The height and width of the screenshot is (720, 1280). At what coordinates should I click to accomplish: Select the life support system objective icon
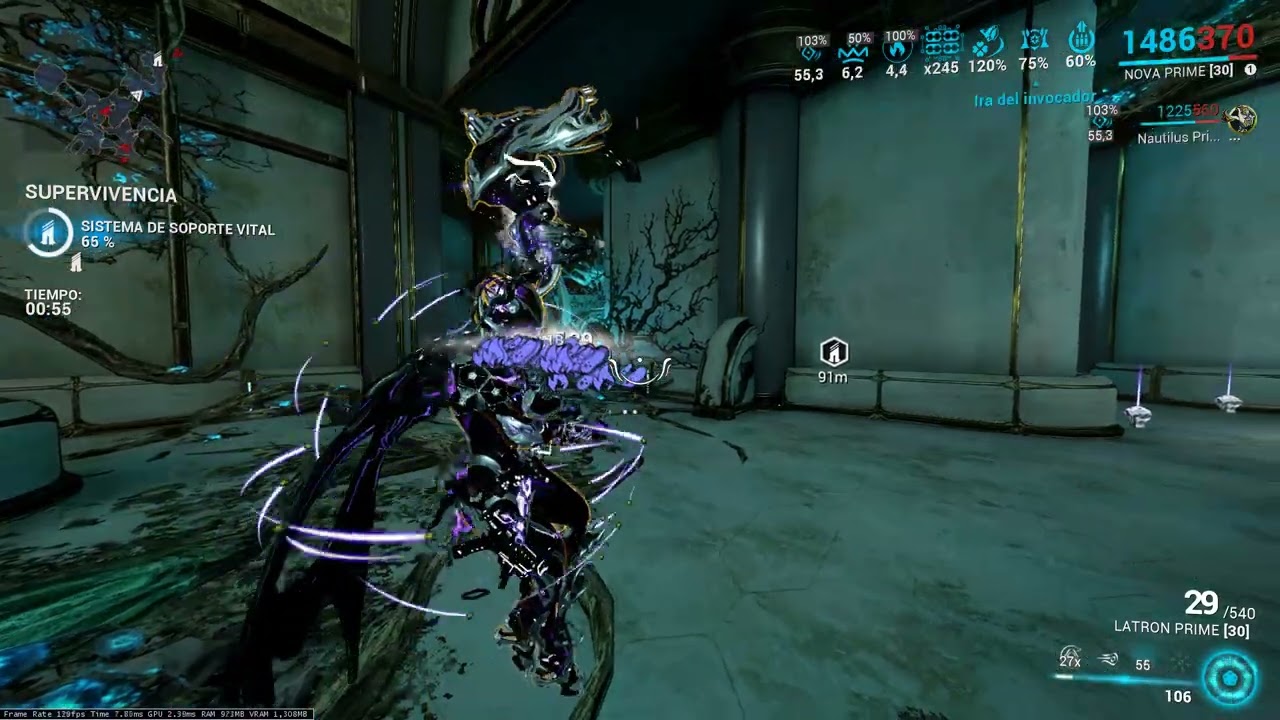(x=48, y=232)
